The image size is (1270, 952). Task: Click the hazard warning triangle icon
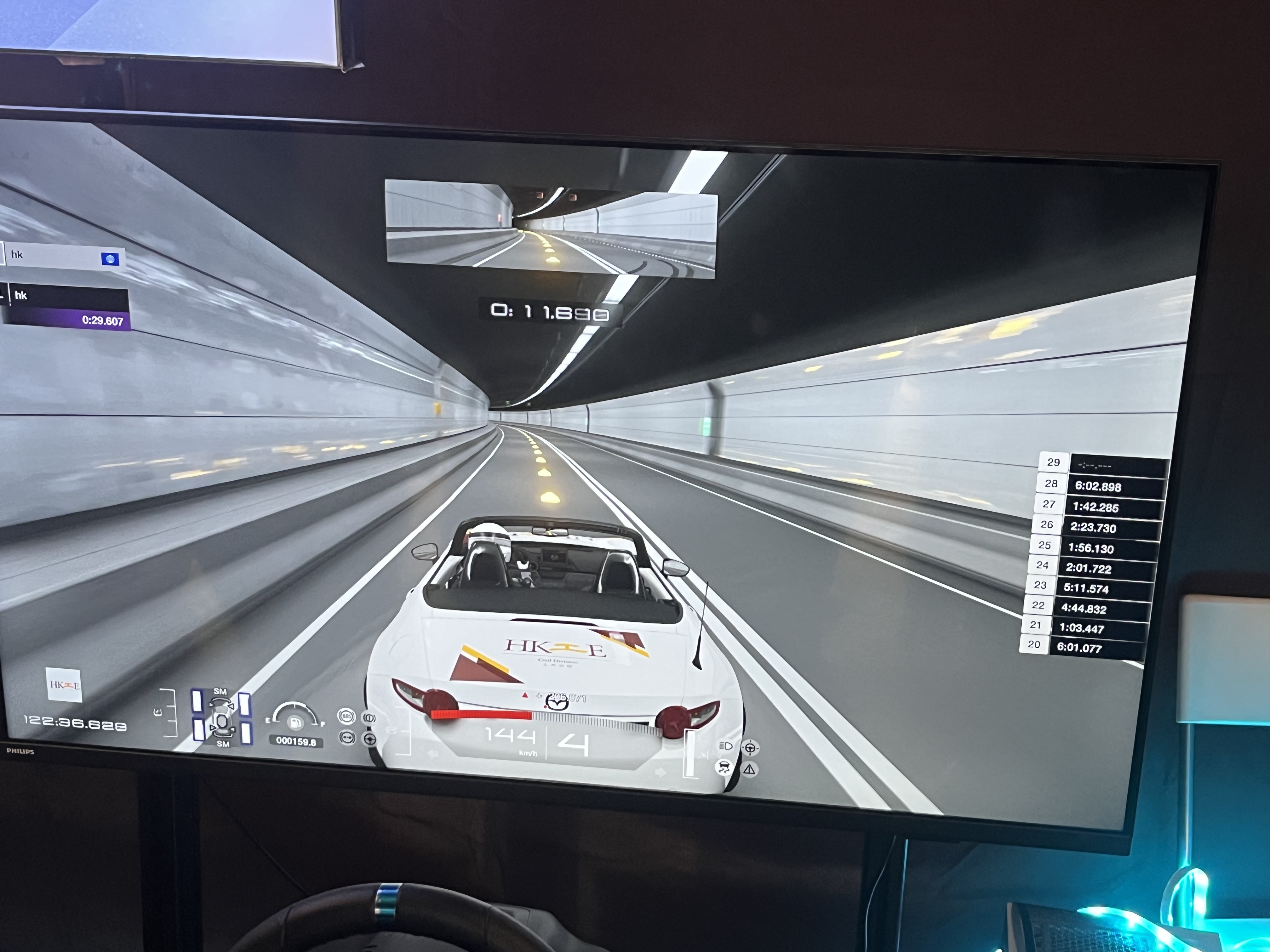tap(750, 769)
